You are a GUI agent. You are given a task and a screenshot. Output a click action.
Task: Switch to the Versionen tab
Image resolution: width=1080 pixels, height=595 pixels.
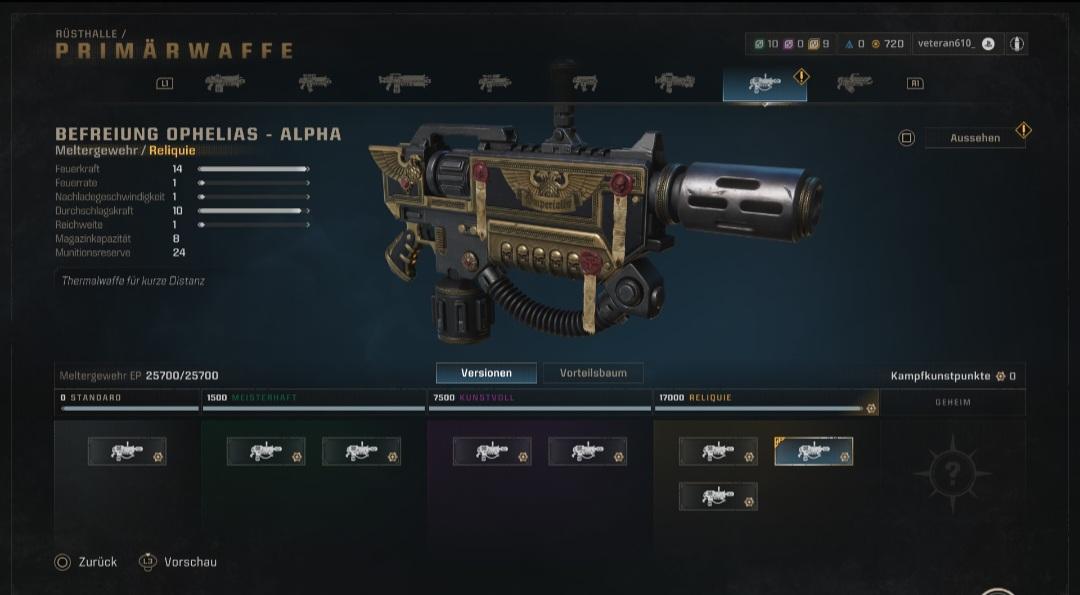click(x=486, y=373)
